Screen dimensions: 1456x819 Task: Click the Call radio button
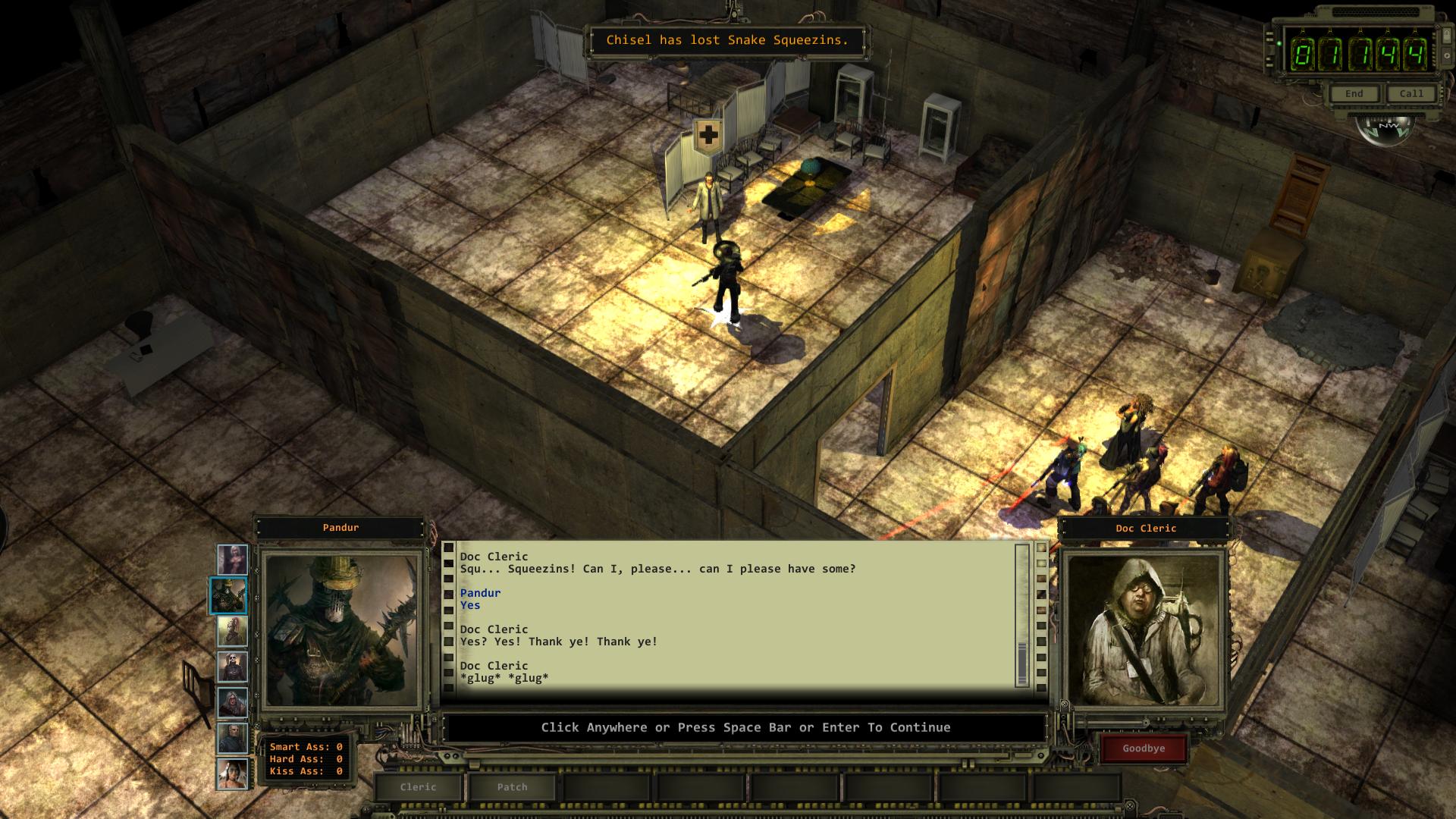pyautogui.click(x=1410, y=94)
